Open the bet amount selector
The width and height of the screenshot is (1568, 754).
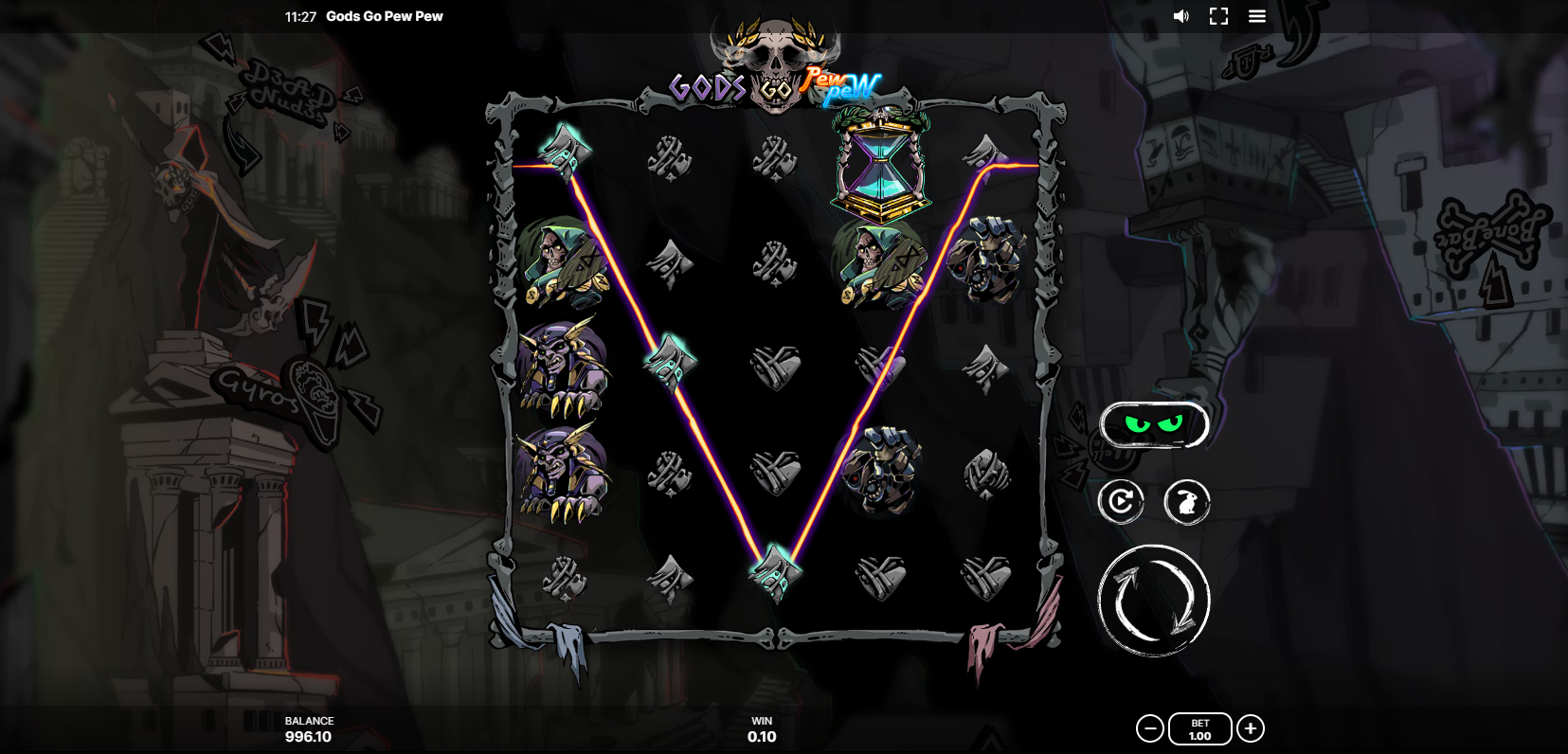tap(1199, 728)
